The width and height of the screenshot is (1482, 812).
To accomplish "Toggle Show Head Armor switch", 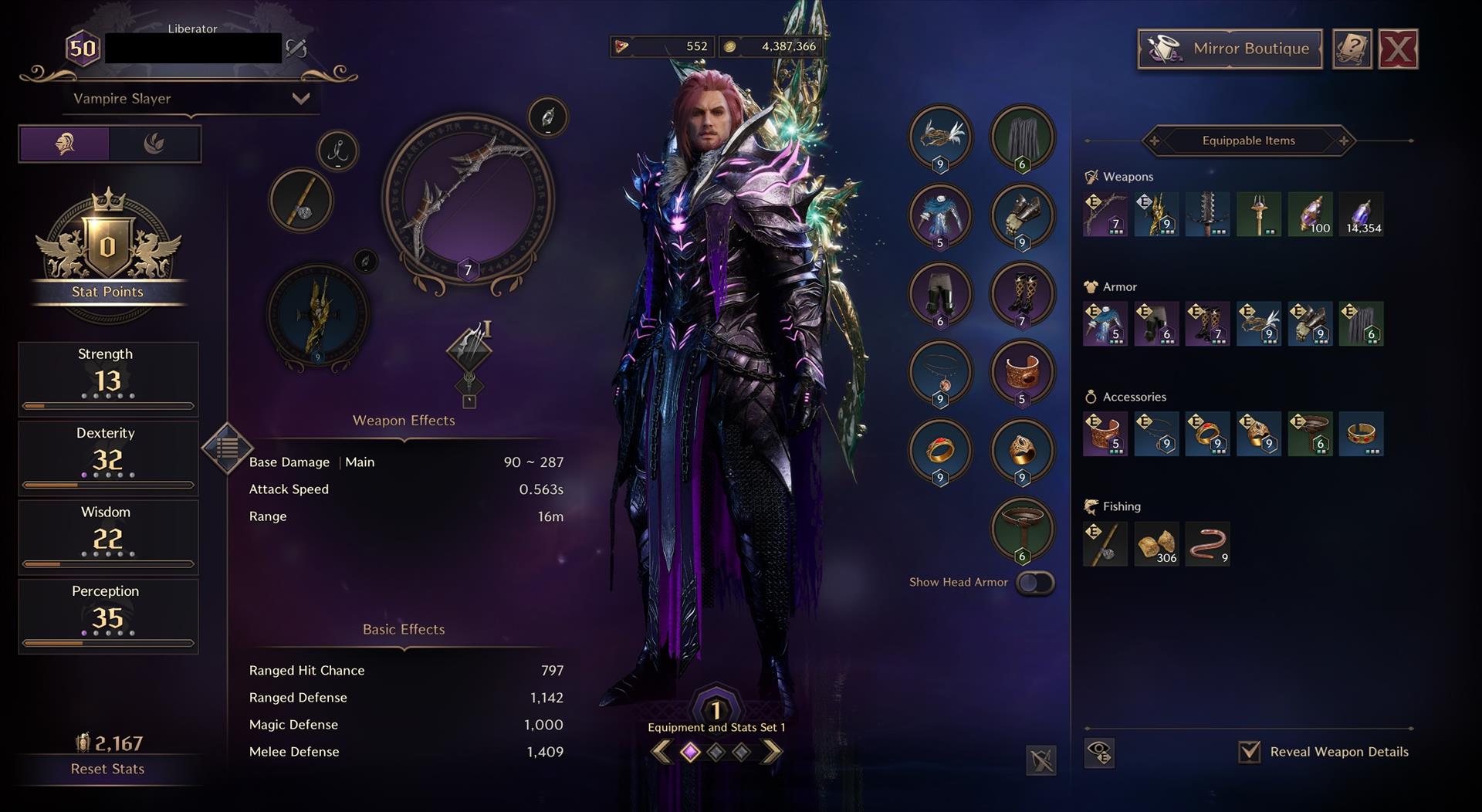I will (x=1034, y=583).
